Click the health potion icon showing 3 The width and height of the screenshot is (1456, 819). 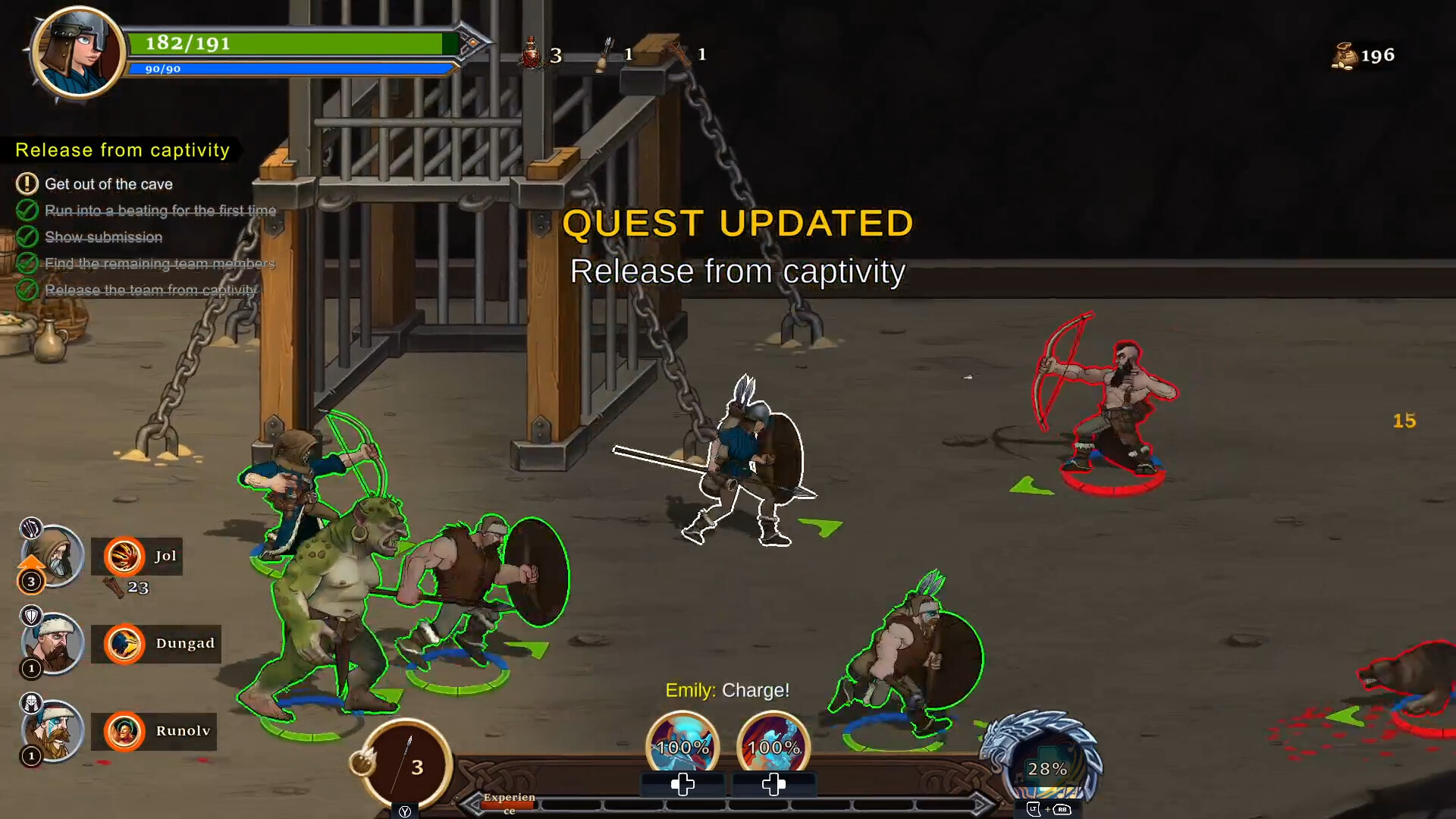532,54
